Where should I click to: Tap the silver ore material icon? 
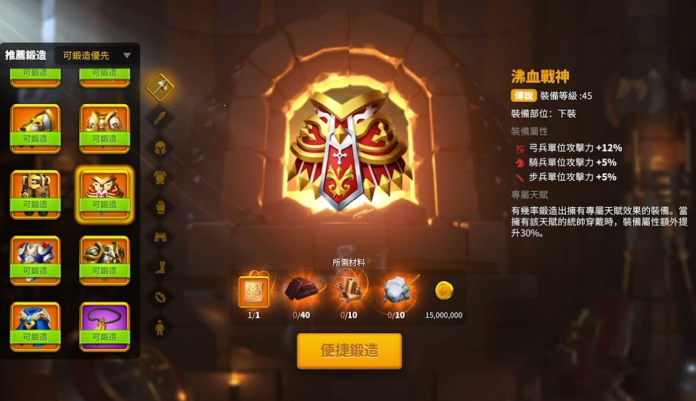(x=396, y=290)
